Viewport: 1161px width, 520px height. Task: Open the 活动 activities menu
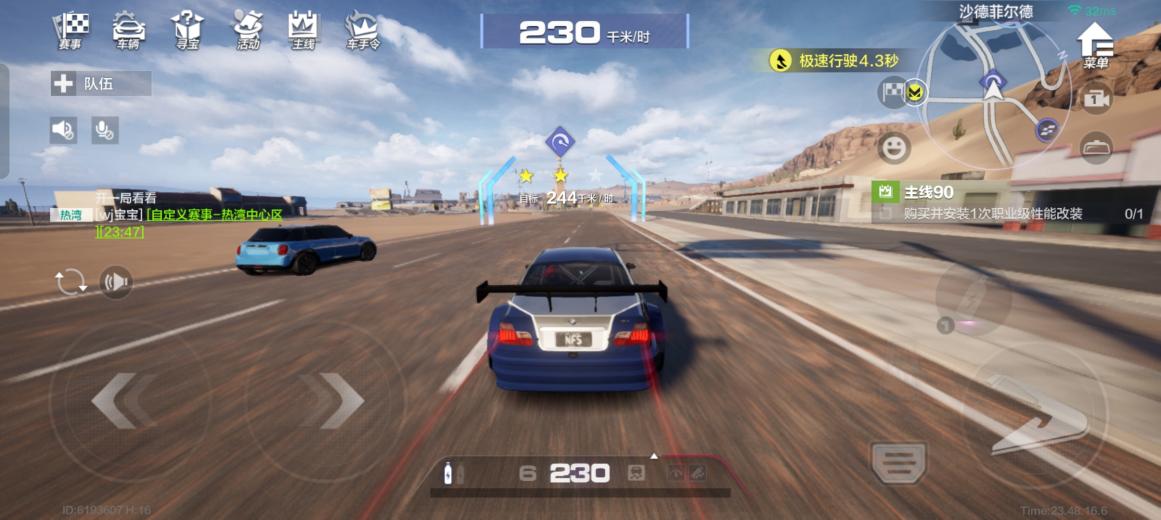pos(247,30)
